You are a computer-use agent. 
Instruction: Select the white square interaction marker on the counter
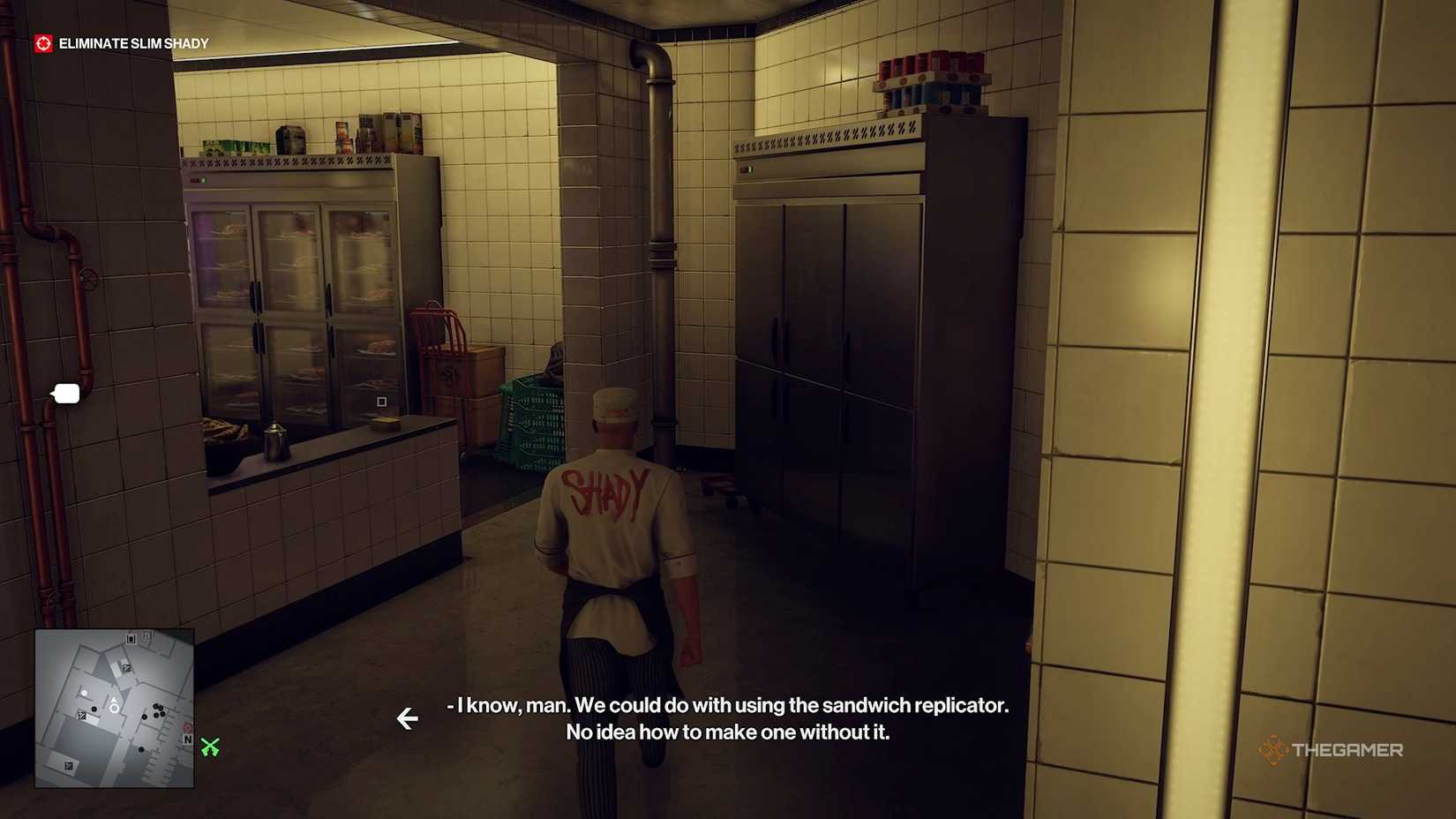click(380, 401)
